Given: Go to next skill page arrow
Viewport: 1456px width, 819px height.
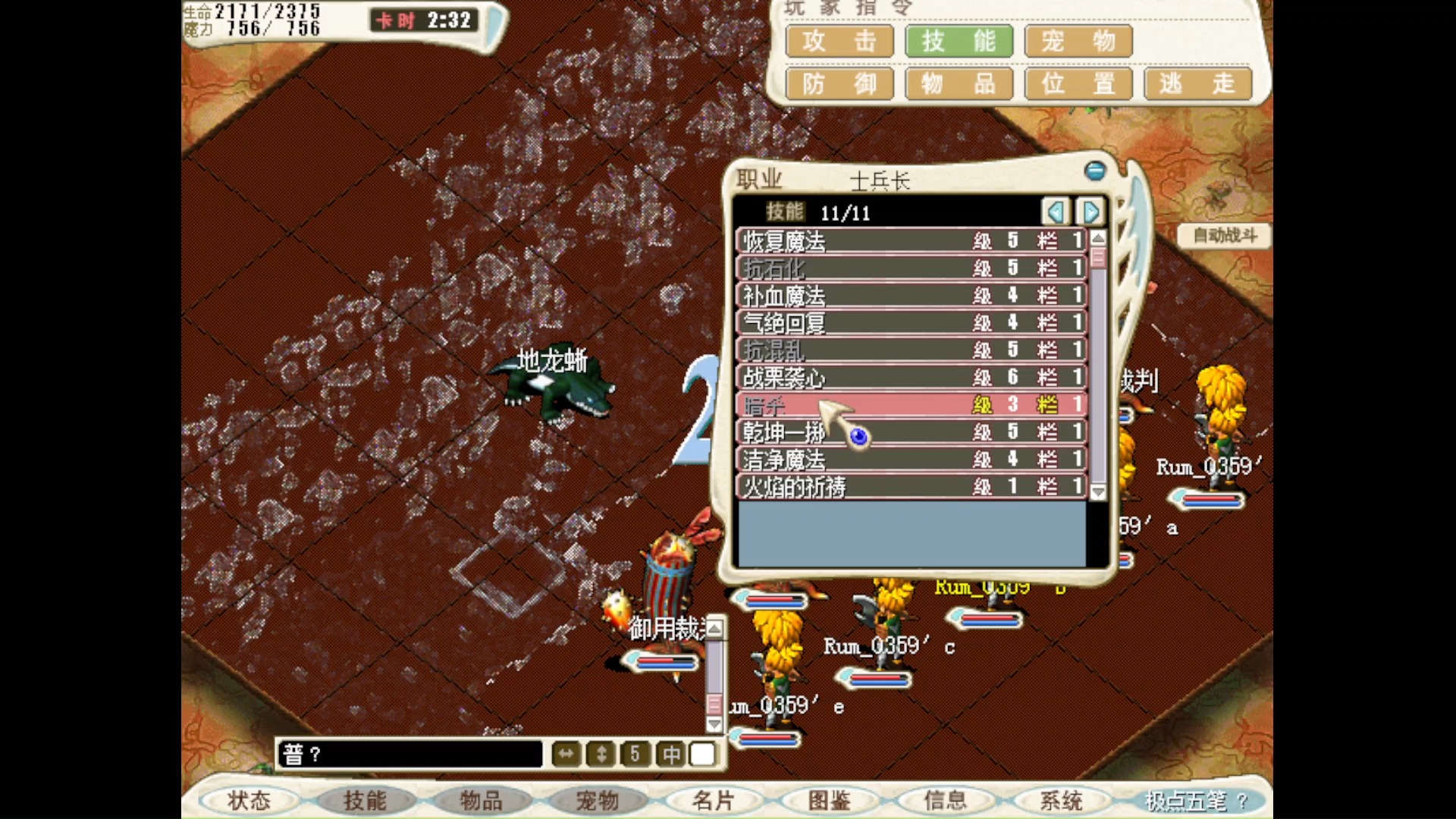Looking at the screenshot, I should tap(1090, 212).
